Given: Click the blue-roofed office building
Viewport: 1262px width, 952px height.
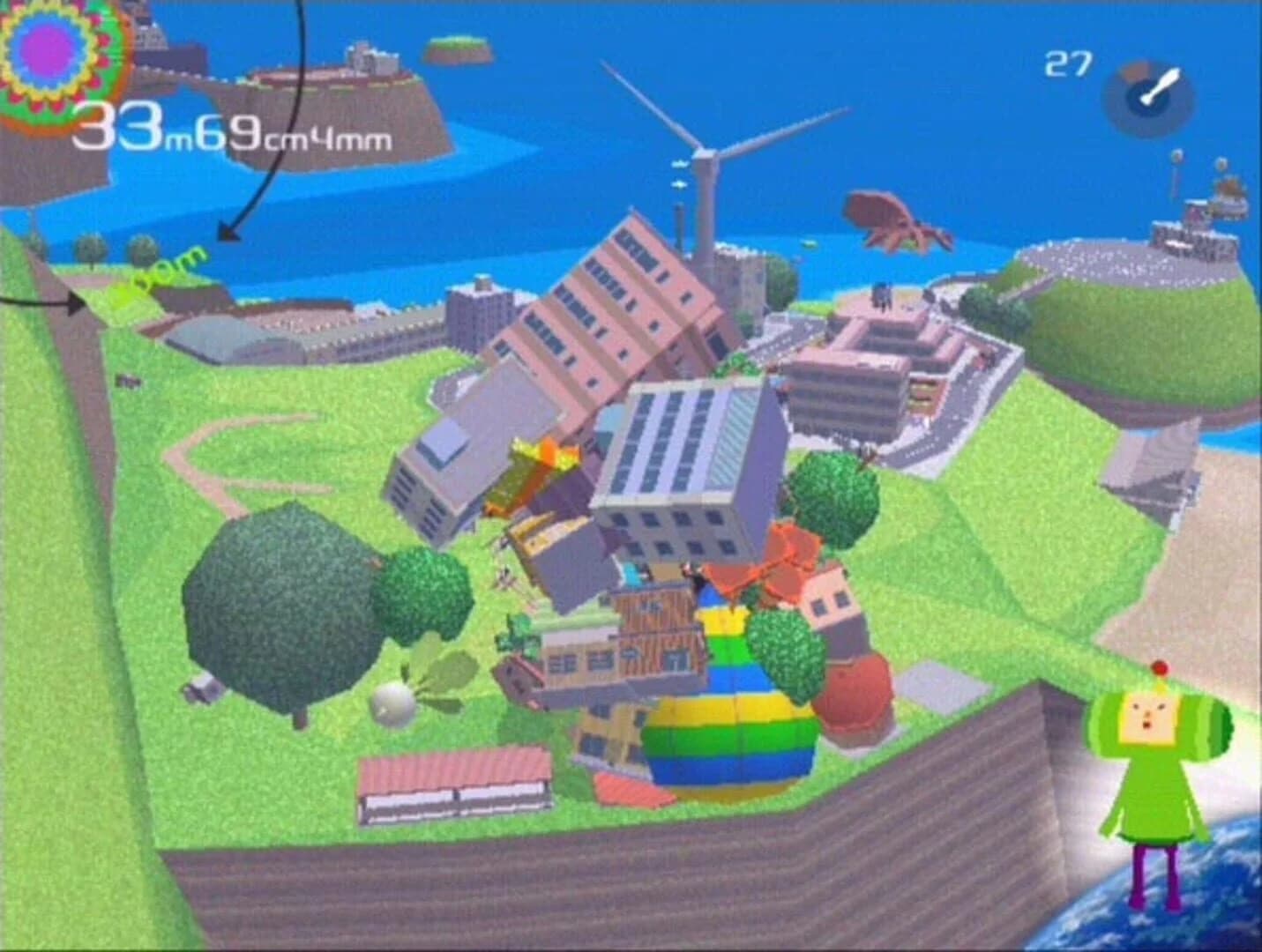Looking at the screenshot, I should point(688,467).
